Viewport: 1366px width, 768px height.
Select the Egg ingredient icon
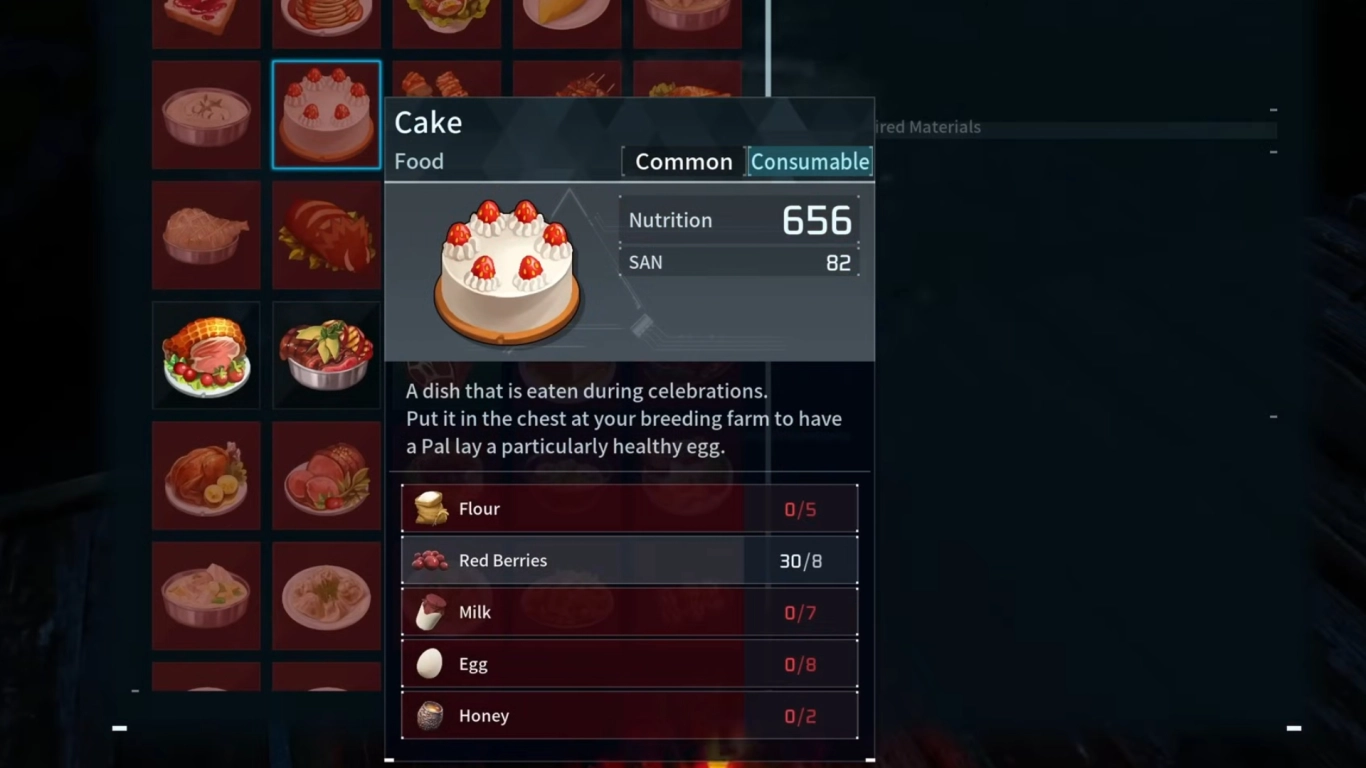point(430,663)
